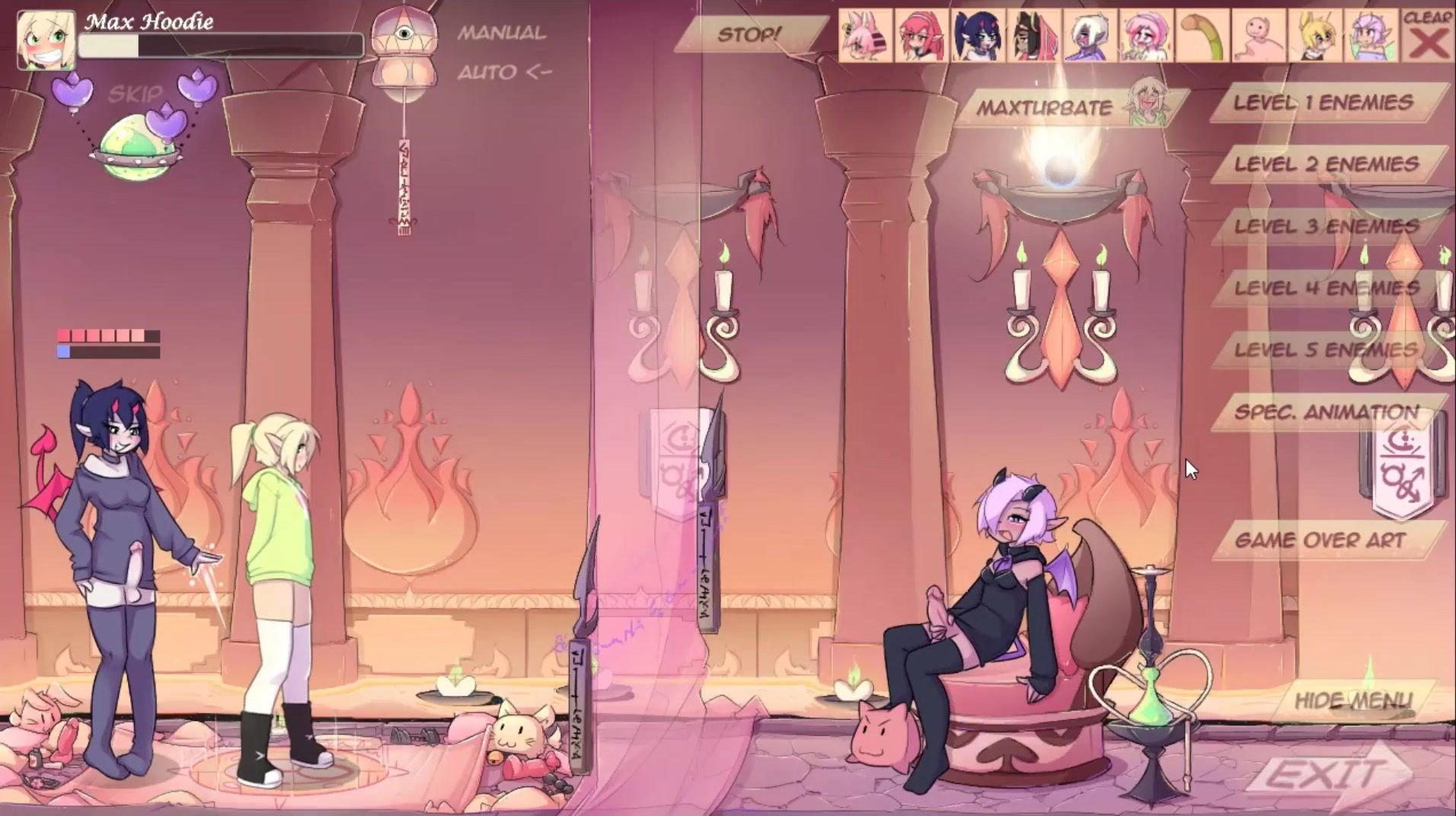Choose the lavender-haired character portrait
Image resolution: width=1456 pixels, height=816 pixels.
tap(1371, 36)
